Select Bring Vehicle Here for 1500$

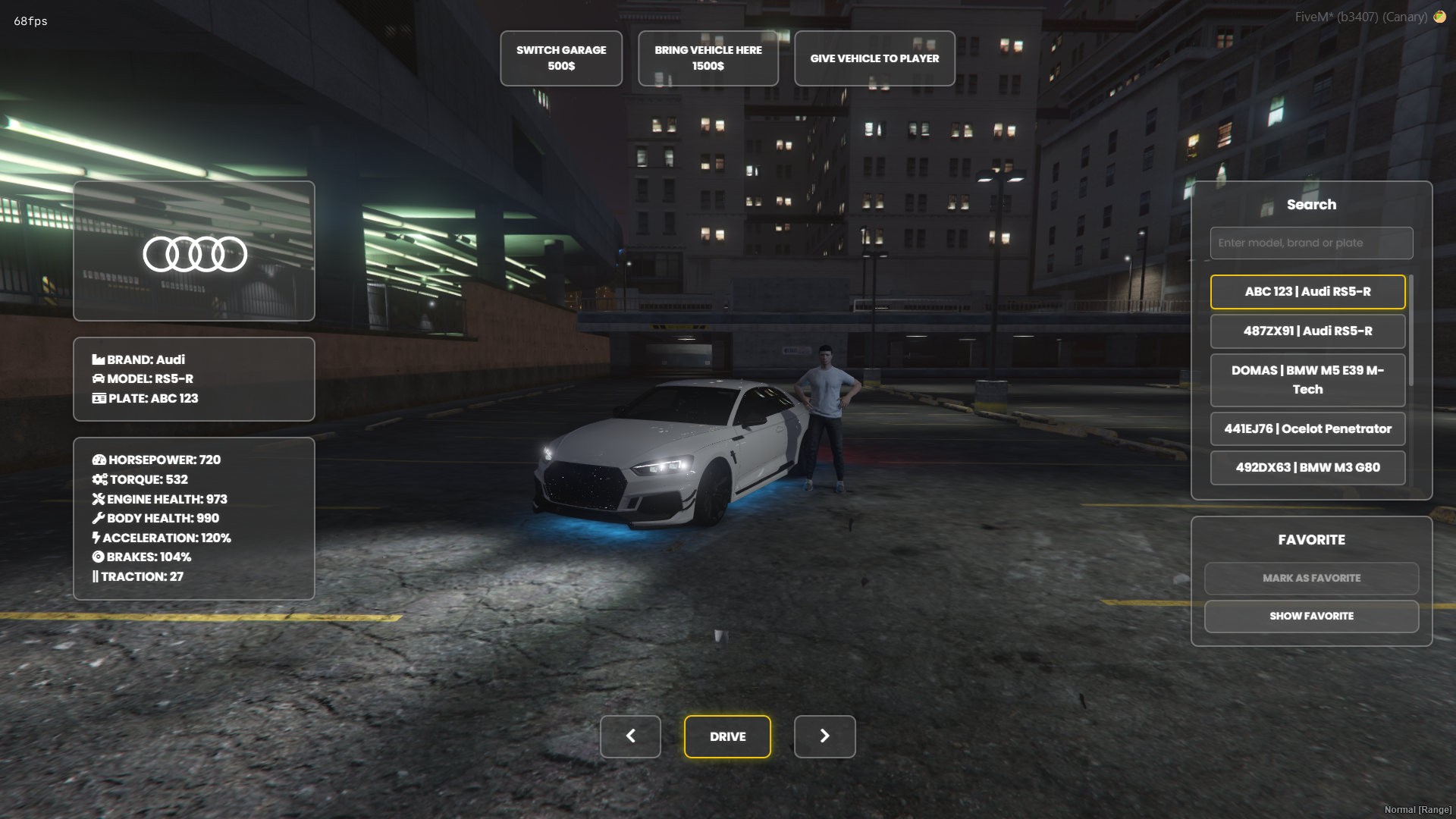tap(708, 58)
